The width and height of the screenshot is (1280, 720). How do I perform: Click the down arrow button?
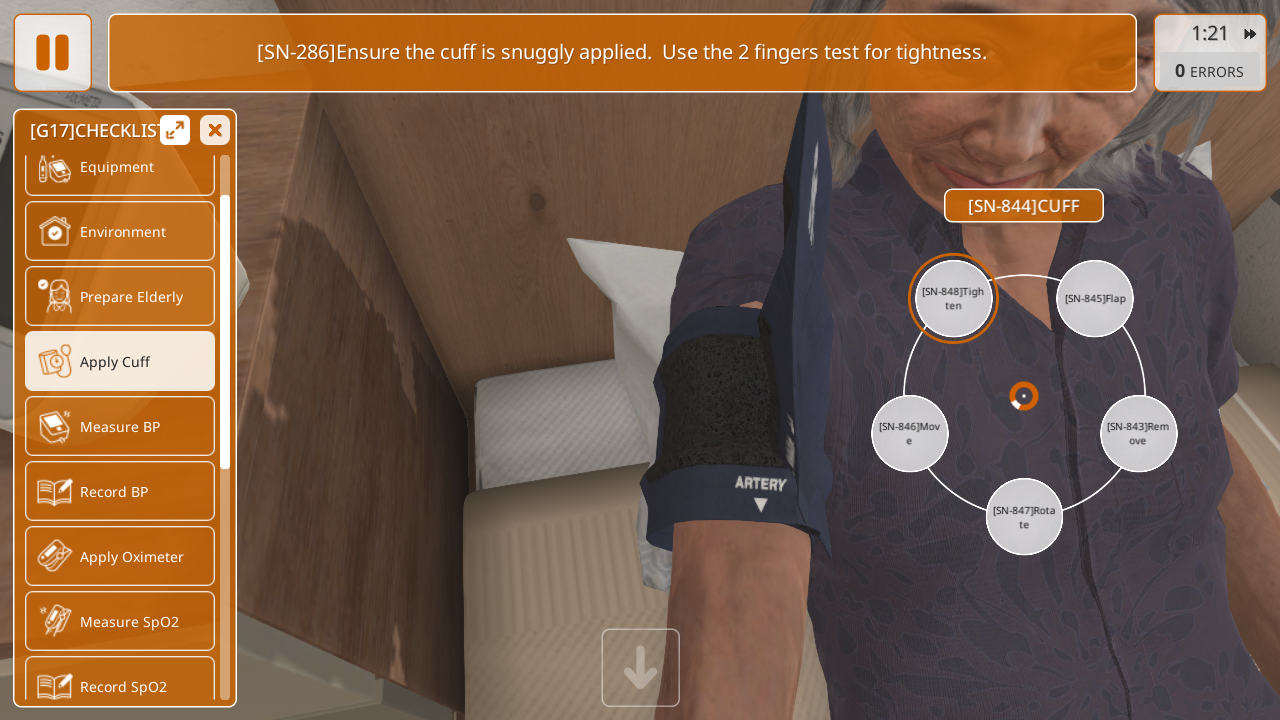tap(640, 667)
